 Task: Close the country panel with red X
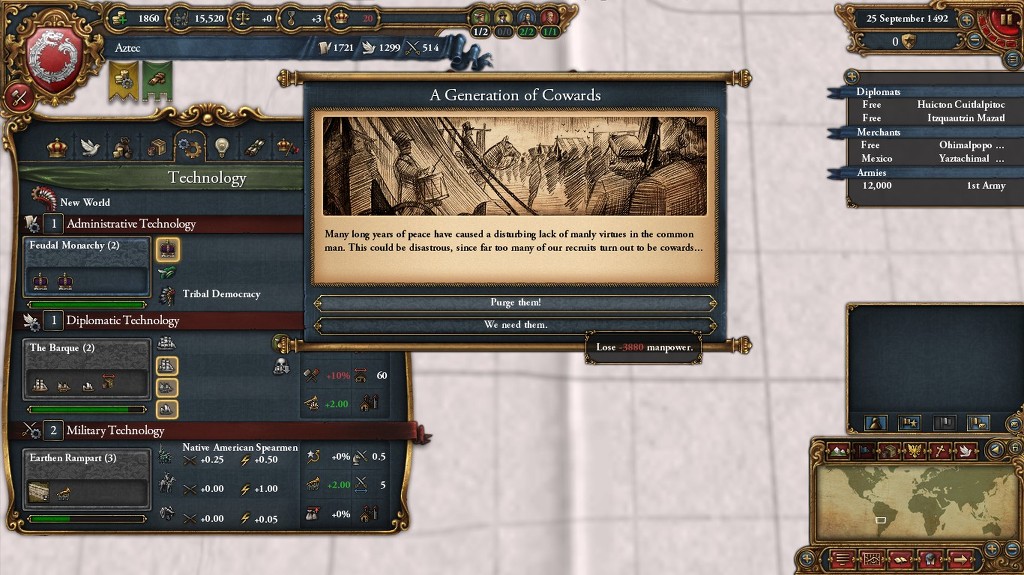click(17, 97)
